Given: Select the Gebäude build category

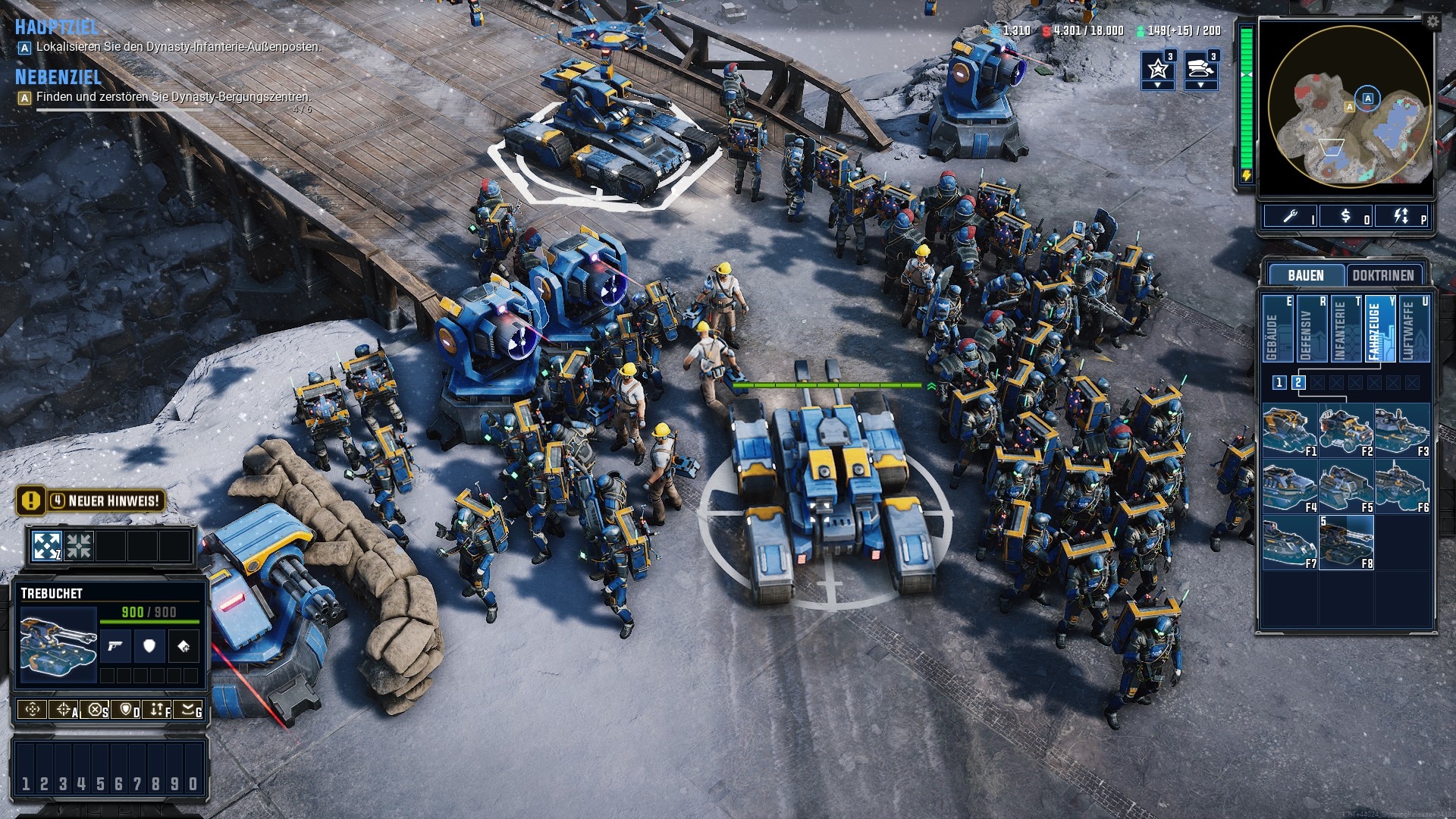Looking at the screenshot, I should point(1276,328).
